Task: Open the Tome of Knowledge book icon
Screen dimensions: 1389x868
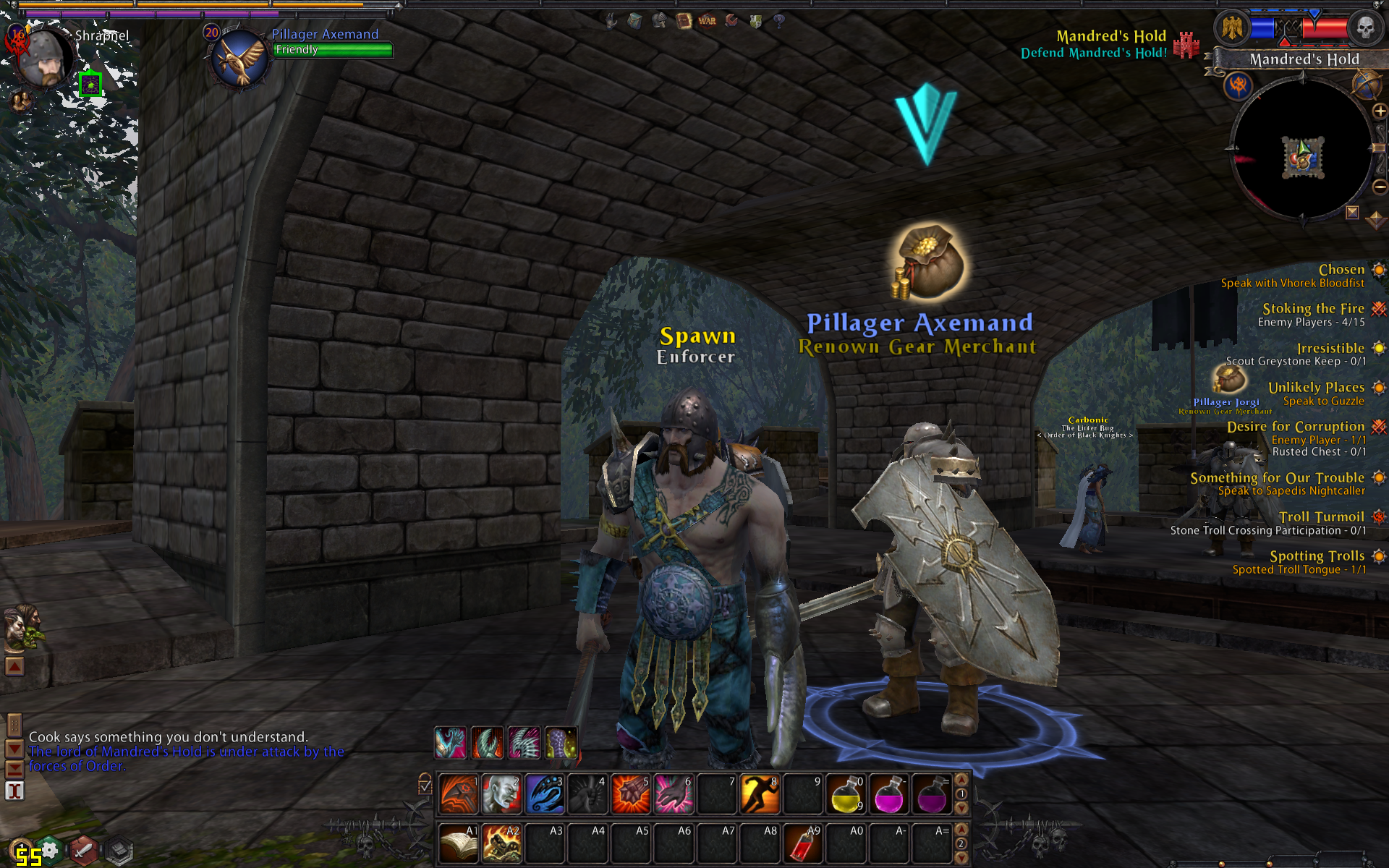Action: point(684,21)
